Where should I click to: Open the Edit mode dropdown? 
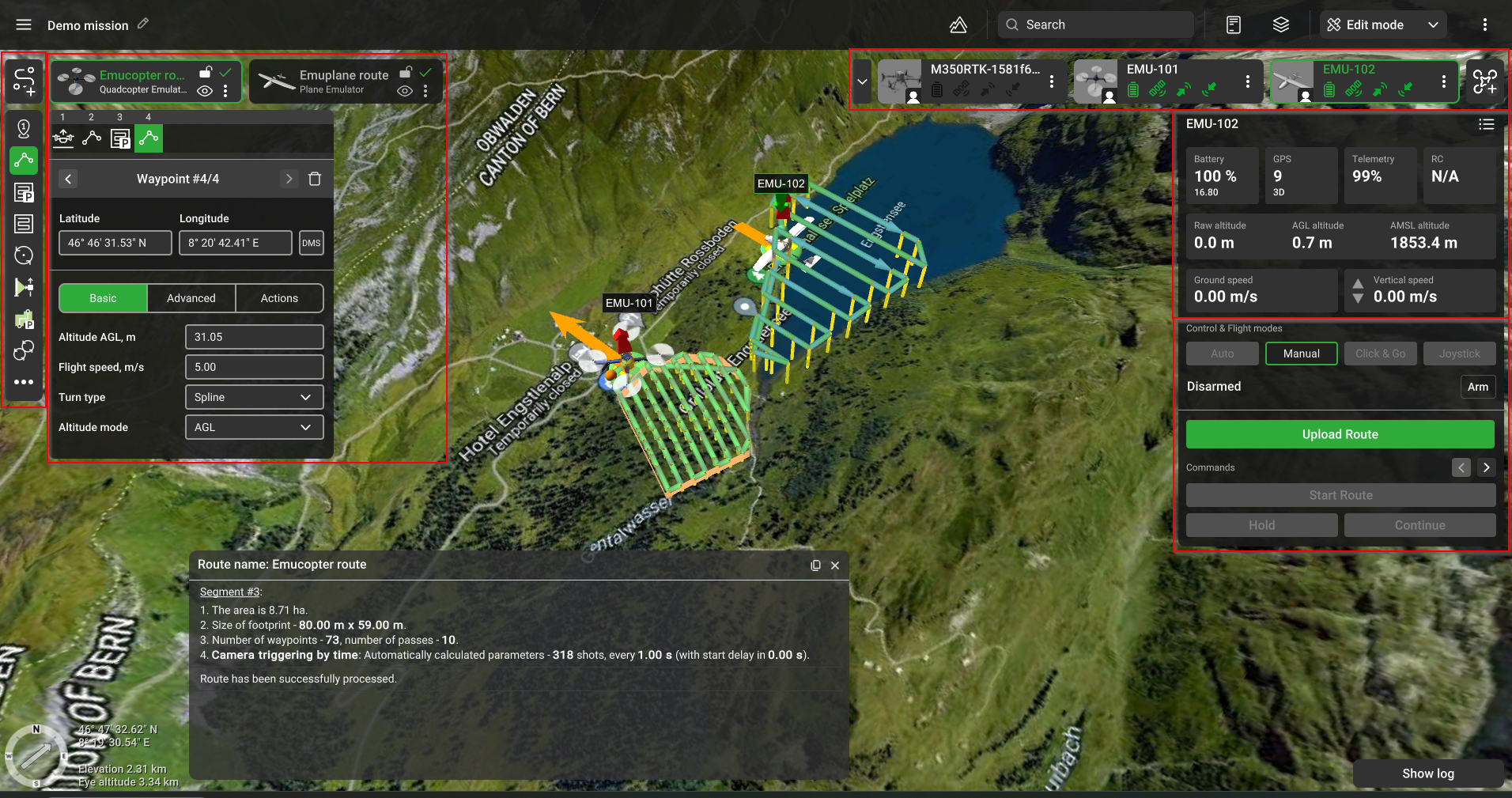click(1382, 25)
